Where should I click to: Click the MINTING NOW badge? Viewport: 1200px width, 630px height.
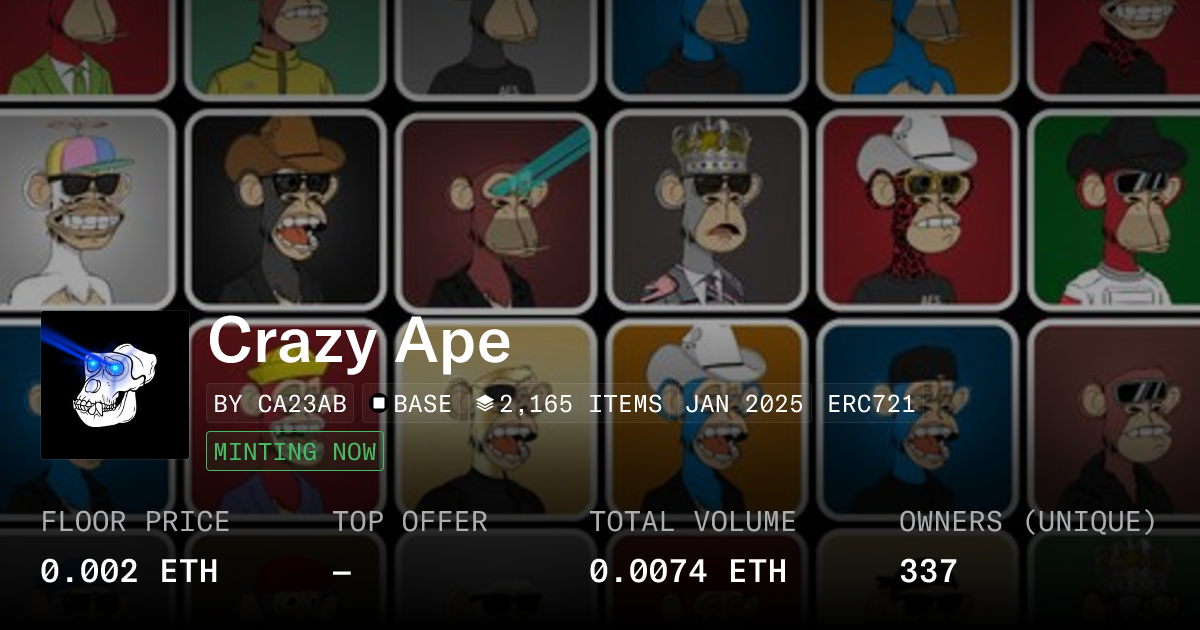tap(295, 451)
